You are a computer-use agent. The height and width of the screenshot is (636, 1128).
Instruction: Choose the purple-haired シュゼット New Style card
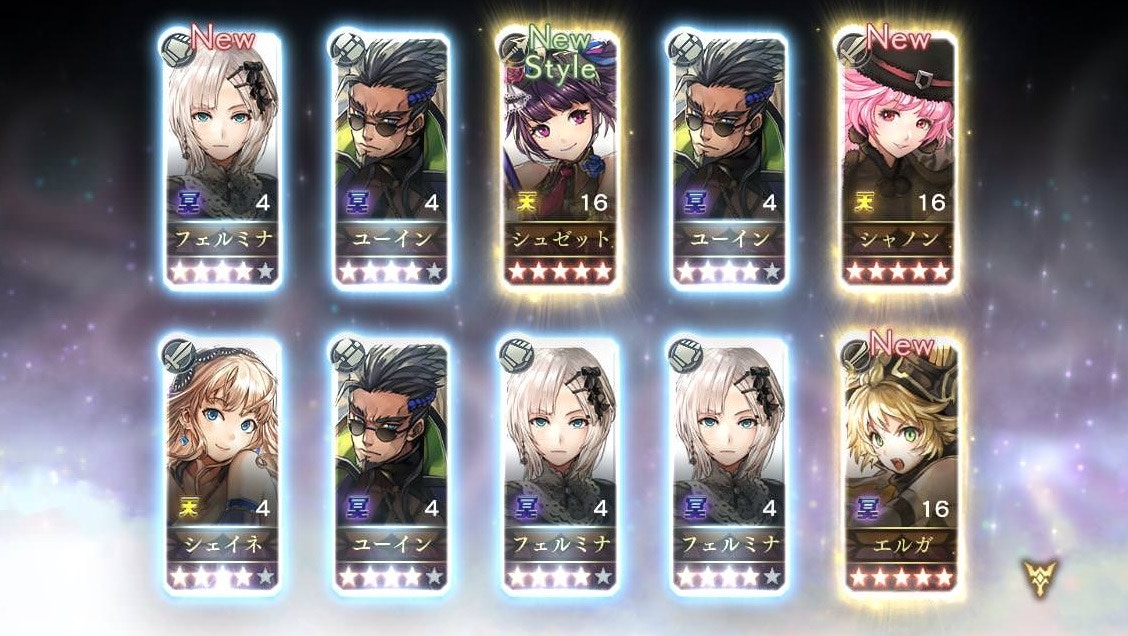coord(559,160)
